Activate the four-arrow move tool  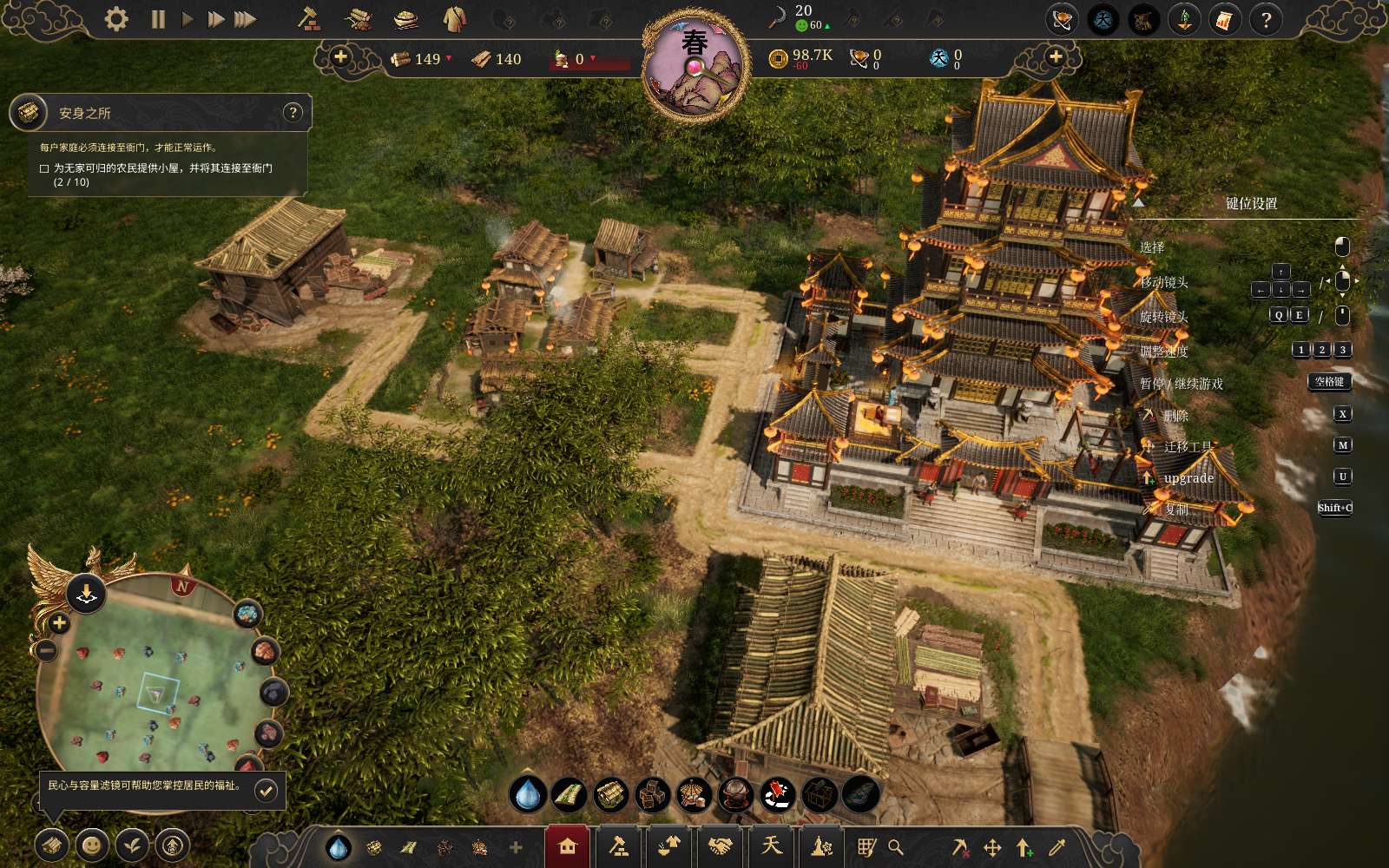992,847
